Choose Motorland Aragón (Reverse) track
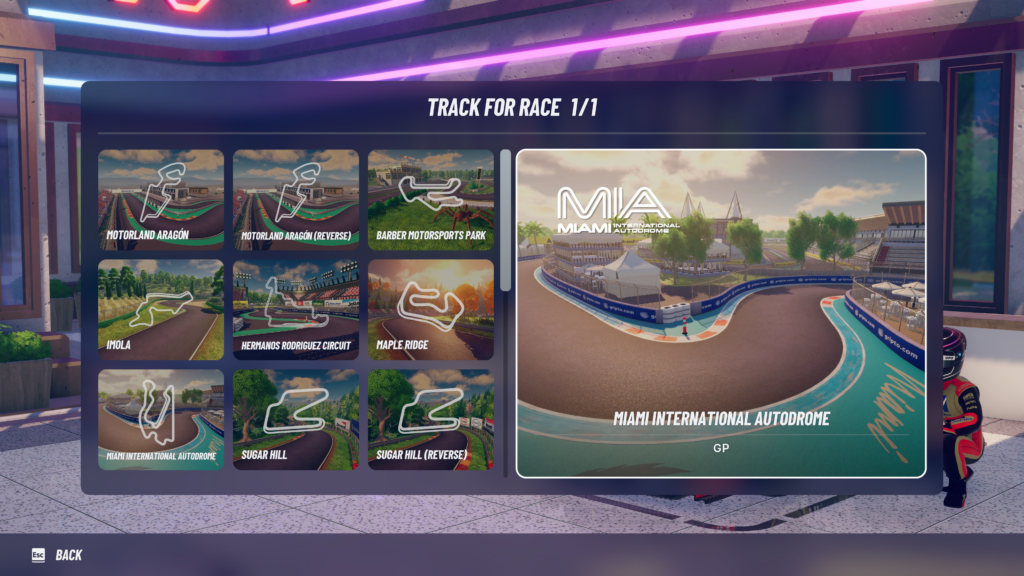 [x=296, y=200]
